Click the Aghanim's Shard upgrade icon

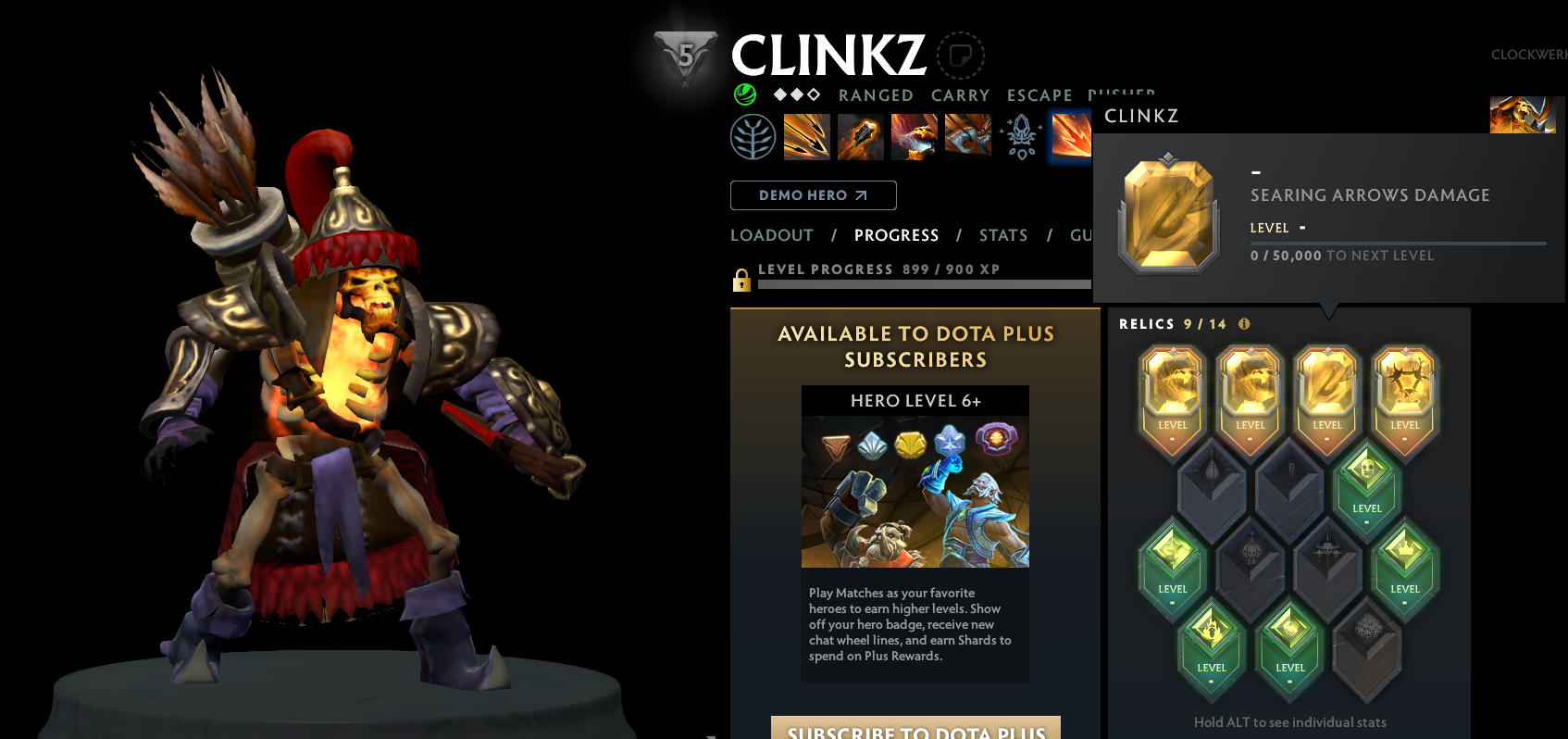click(1021, 136)
